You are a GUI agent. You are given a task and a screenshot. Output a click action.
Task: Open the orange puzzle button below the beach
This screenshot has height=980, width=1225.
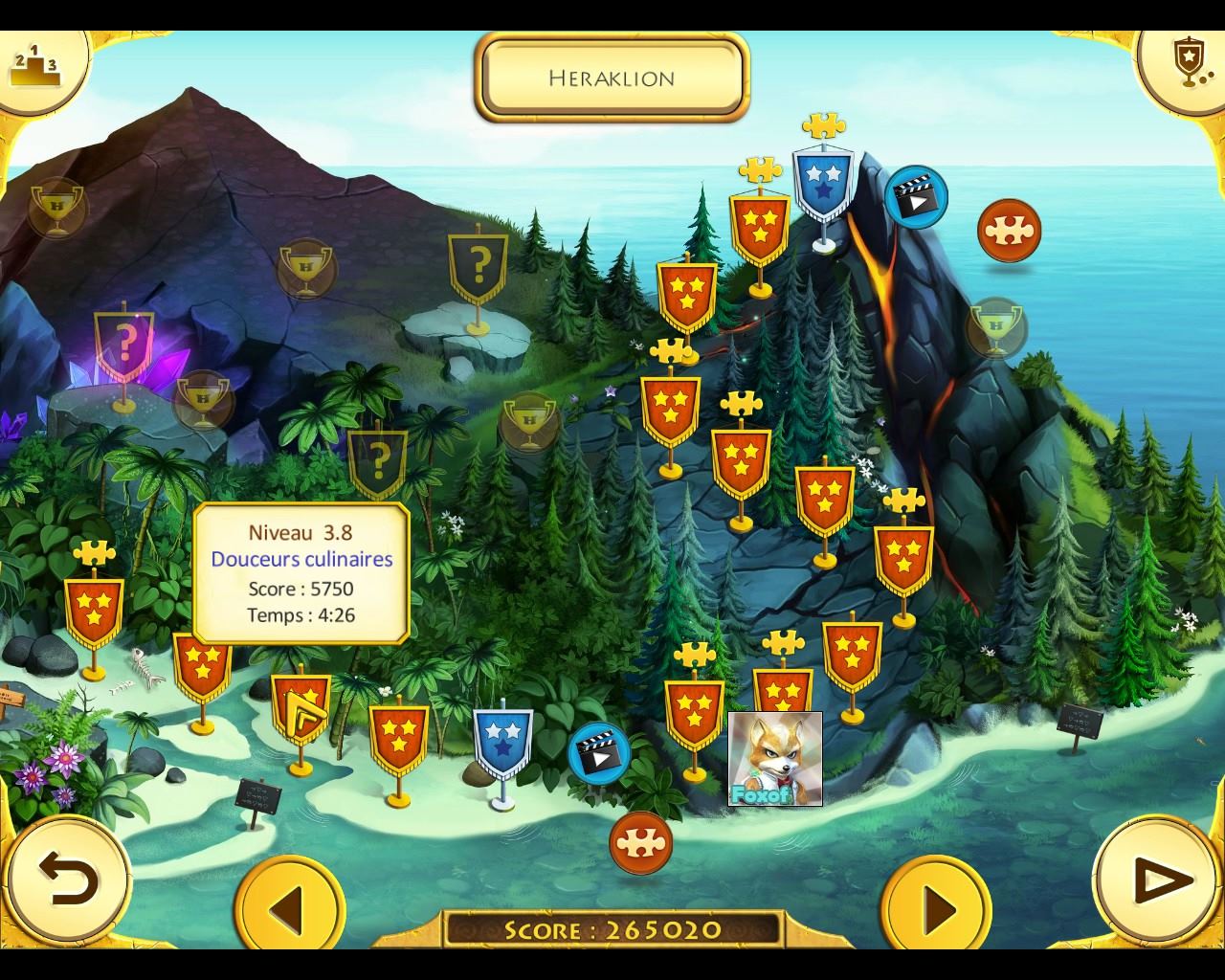pyautogui.click(x=640, y=842)
